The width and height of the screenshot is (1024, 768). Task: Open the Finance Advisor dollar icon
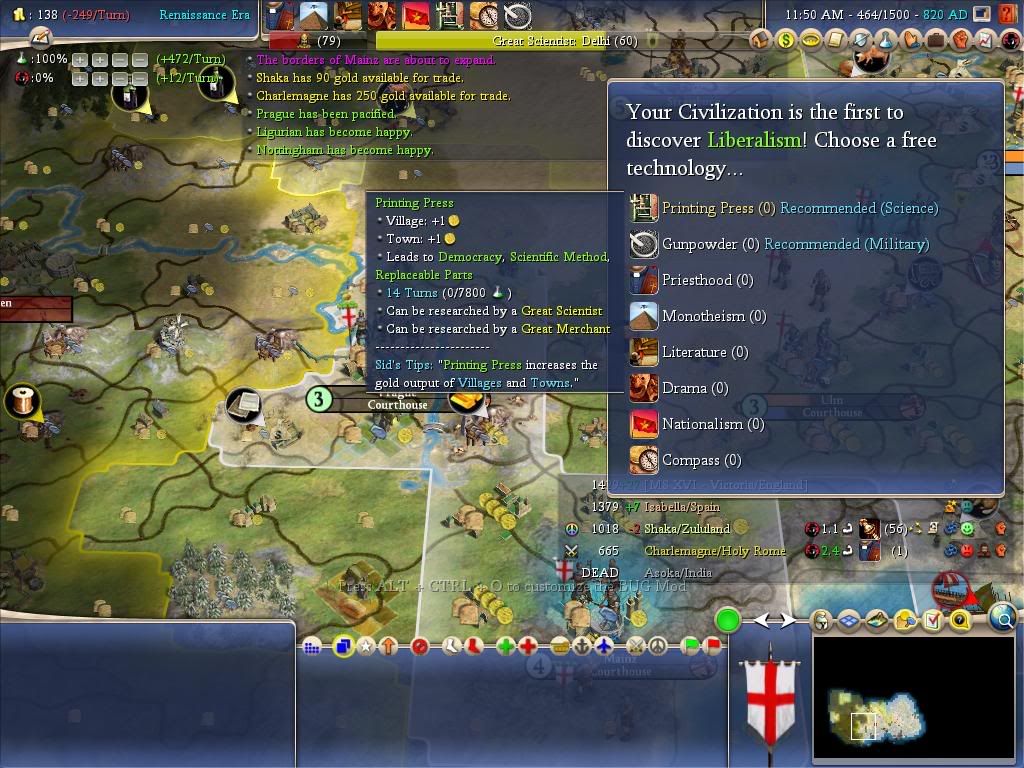[x=786, y=40]
